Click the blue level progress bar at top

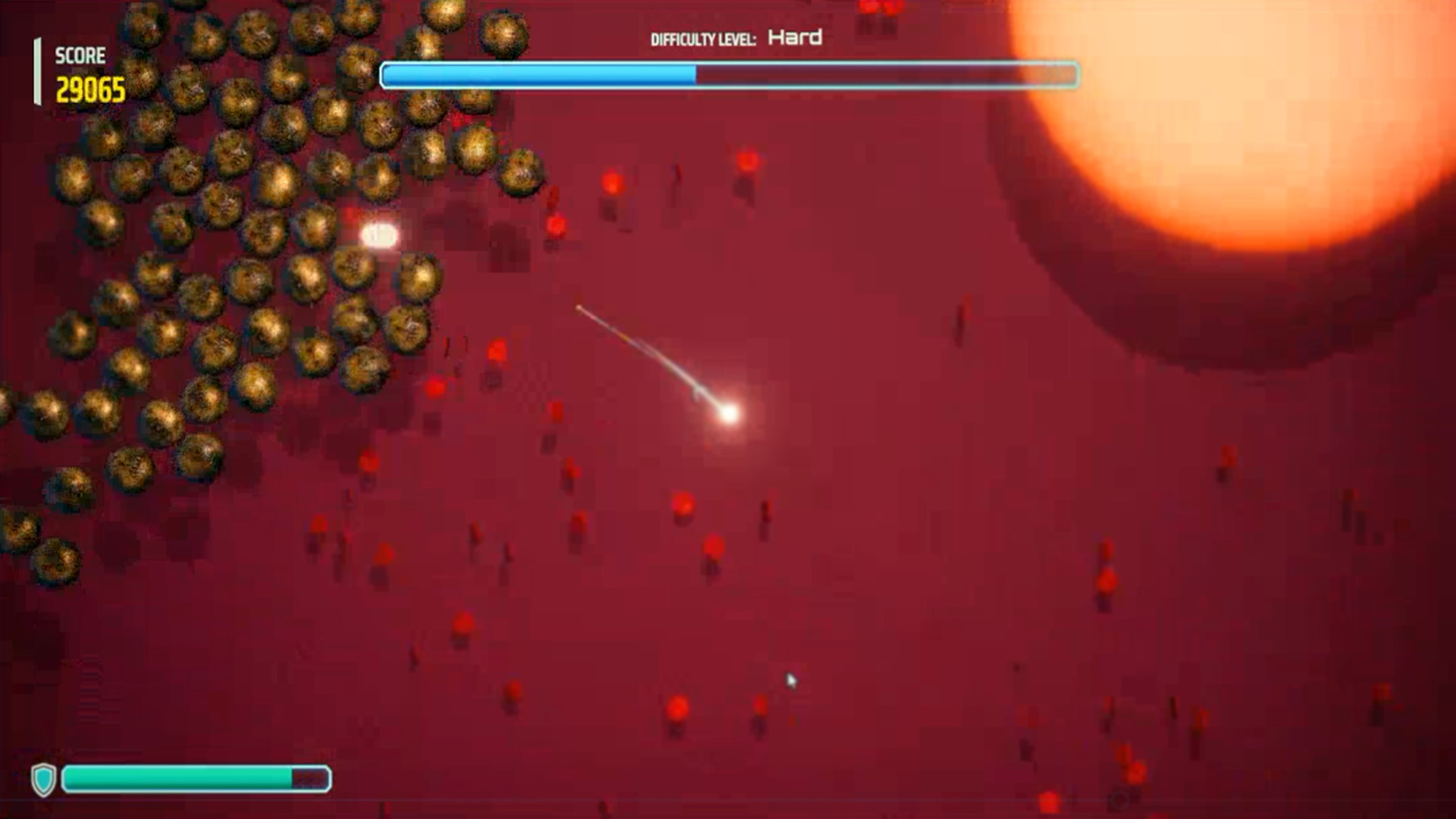click(728, 76)
